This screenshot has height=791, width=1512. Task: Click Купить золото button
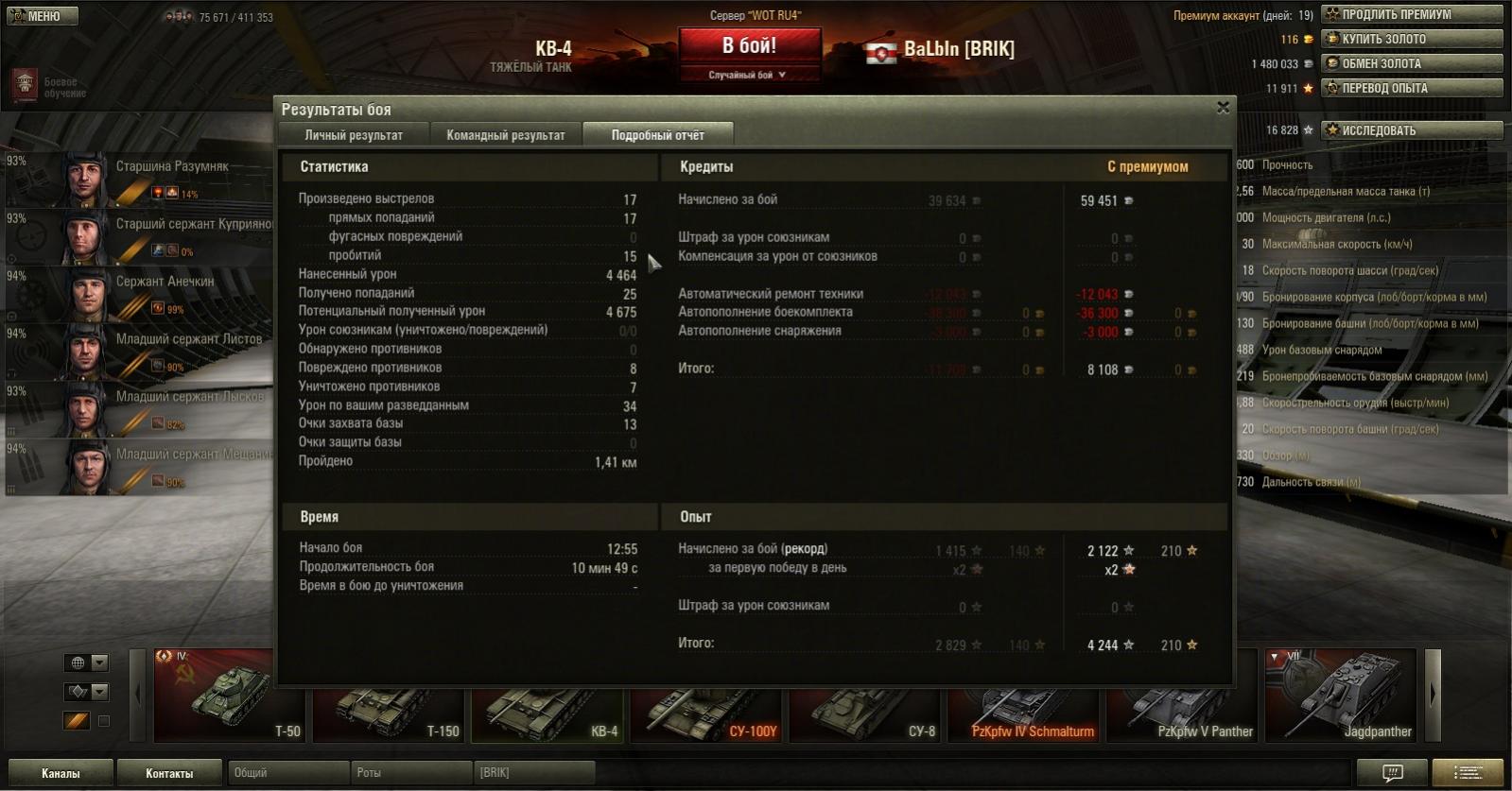[x=1411, y=39]
